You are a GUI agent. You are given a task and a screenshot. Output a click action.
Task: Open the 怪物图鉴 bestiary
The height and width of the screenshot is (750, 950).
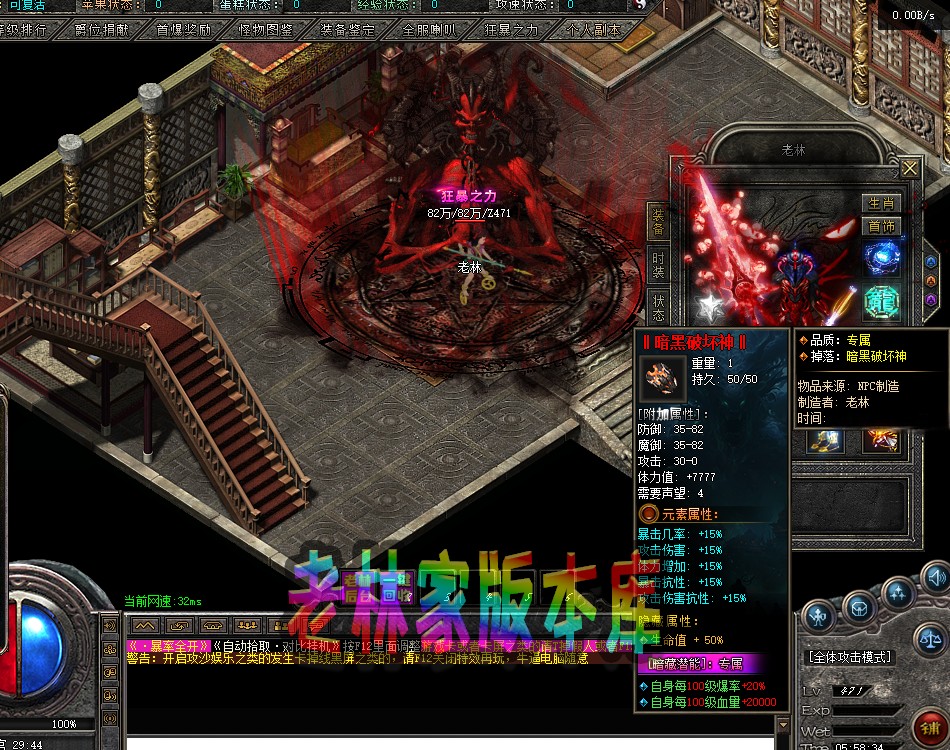point(265,30)
